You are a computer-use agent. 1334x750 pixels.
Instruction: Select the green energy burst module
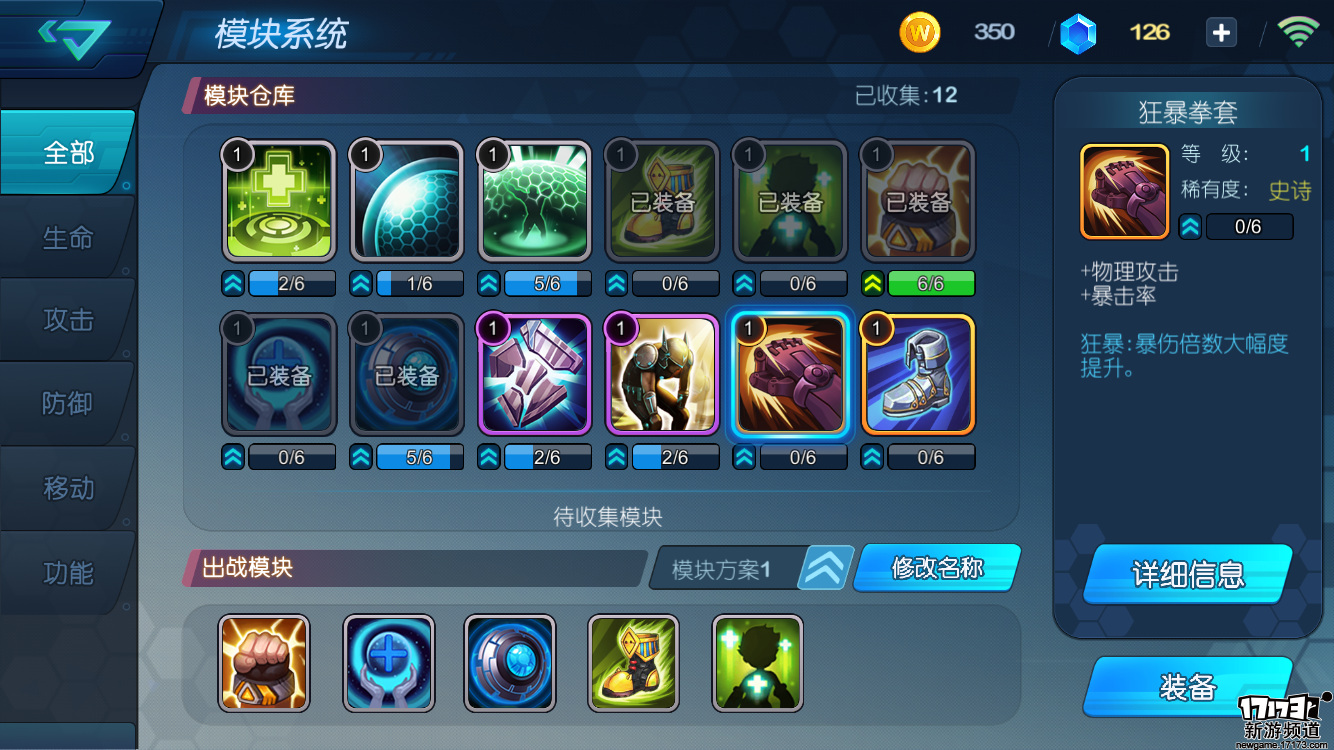click(534, 199)
